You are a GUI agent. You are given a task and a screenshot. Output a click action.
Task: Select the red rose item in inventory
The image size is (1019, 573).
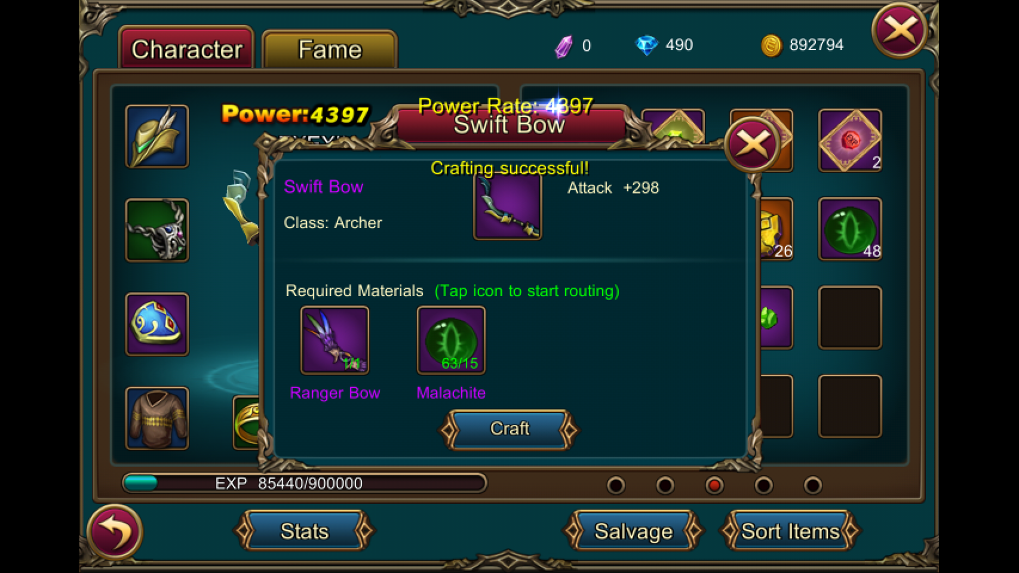(850, 140)
